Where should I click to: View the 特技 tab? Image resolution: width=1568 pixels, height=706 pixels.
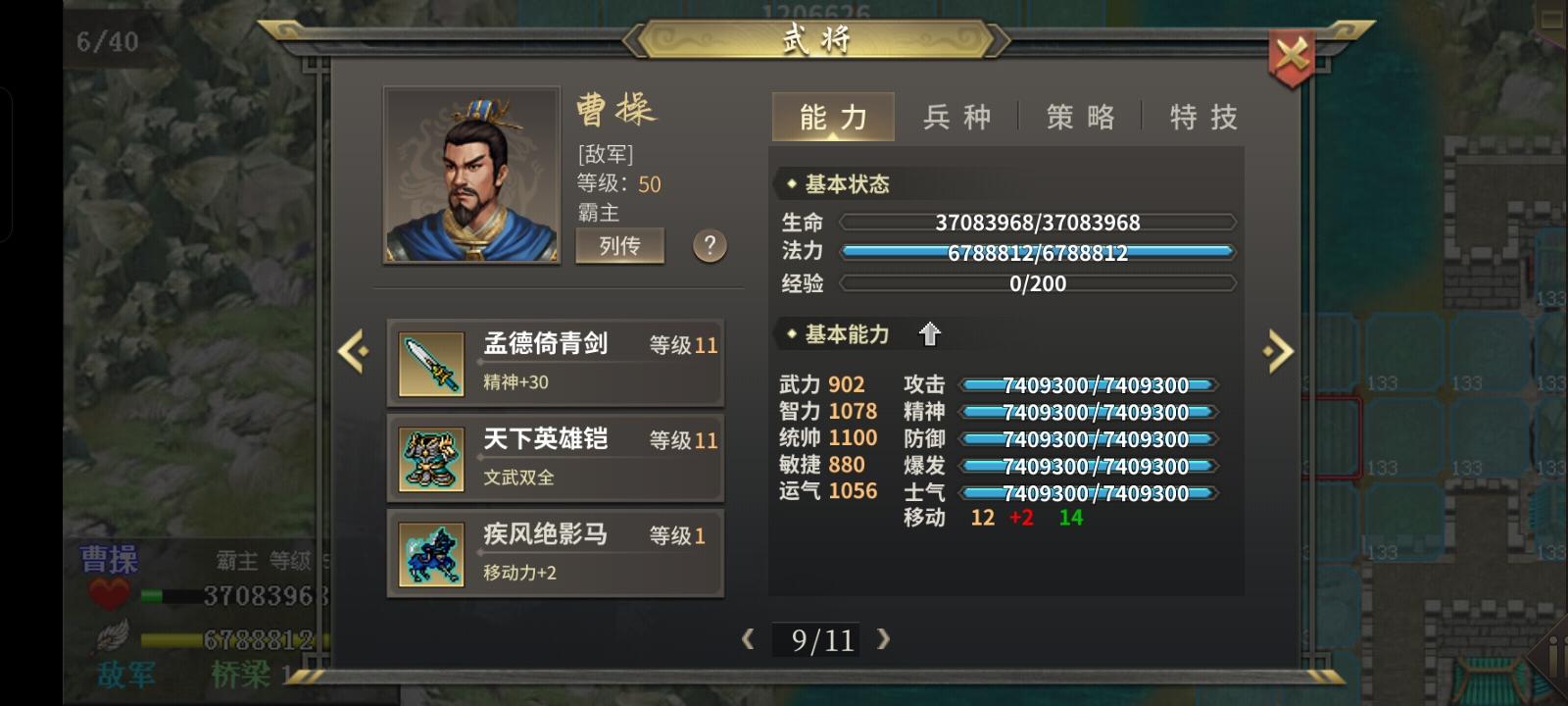pyautogui.click(x=1201, y=117)
